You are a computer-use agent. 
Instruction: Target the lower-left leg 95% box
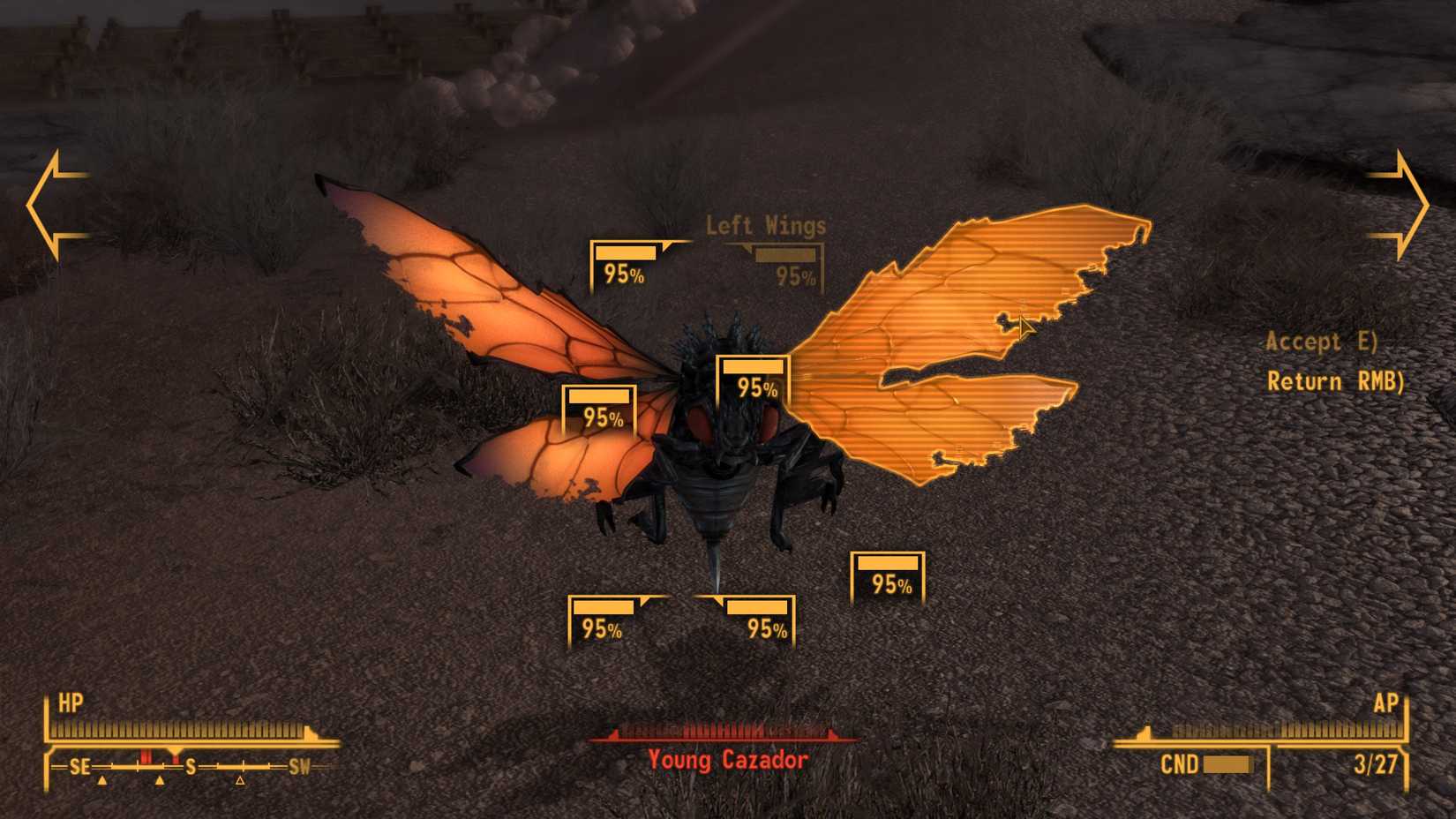click(x=604, y=622)
